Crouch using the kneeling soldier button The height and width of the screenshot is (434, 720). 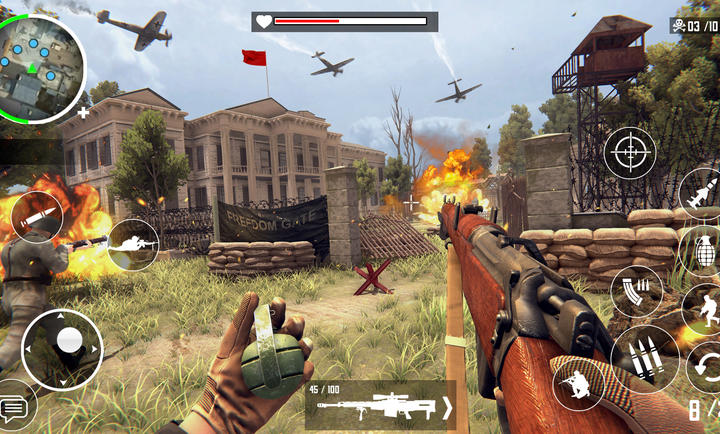(578, 383)
